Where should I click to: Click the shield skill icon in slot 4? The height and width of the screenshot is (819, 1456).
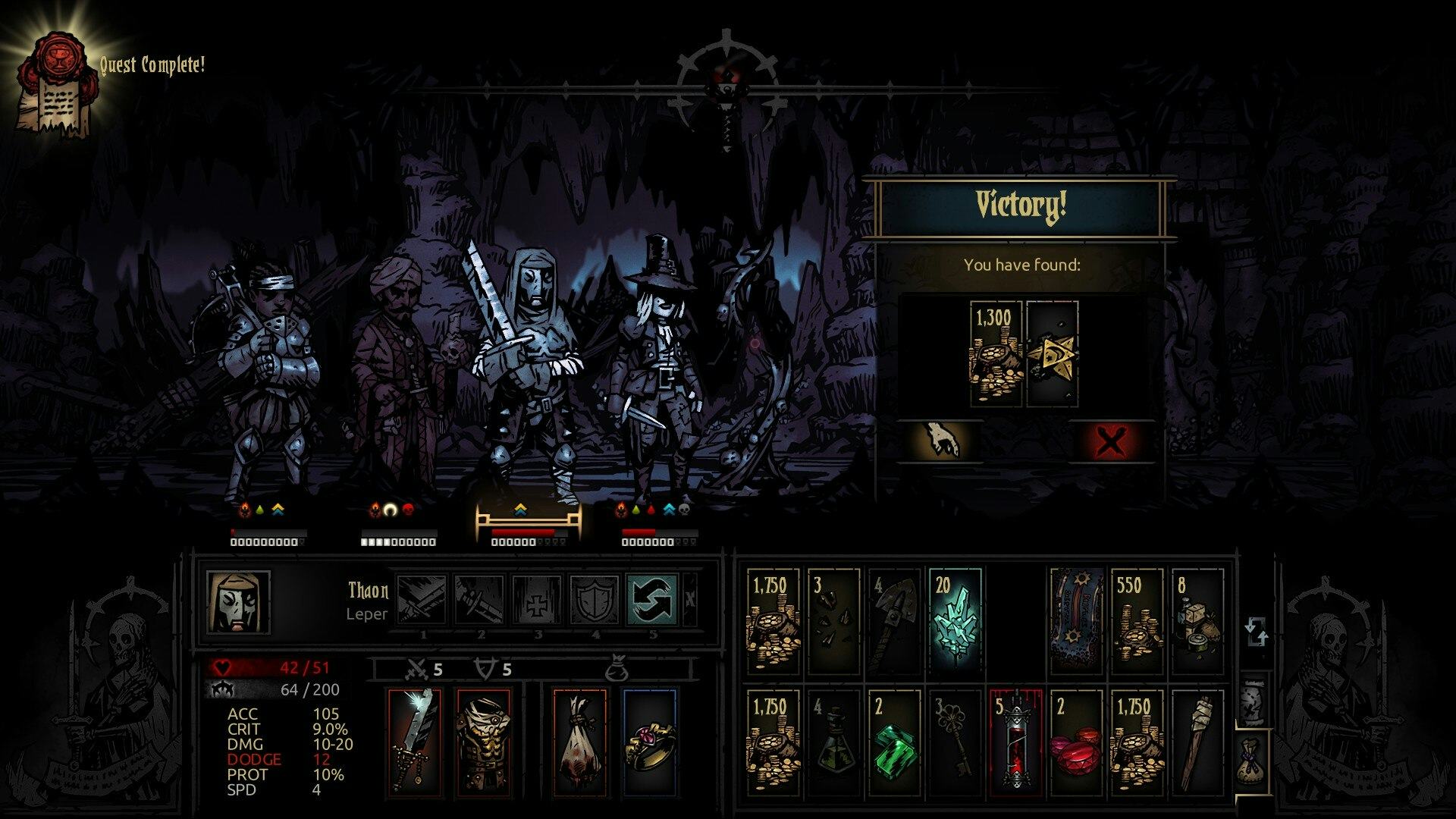point(595,599)
